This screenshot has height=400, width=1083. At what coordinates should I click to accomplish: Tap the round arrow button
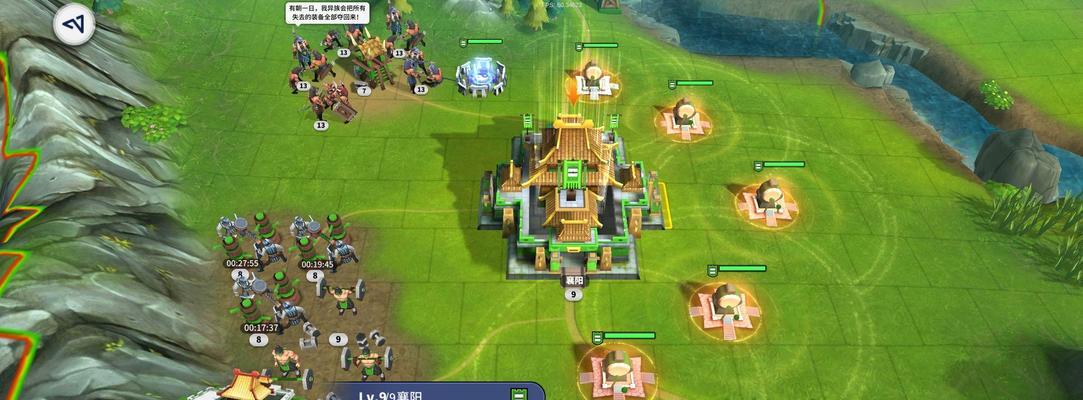pyautogui.click(x=73, y=25)
